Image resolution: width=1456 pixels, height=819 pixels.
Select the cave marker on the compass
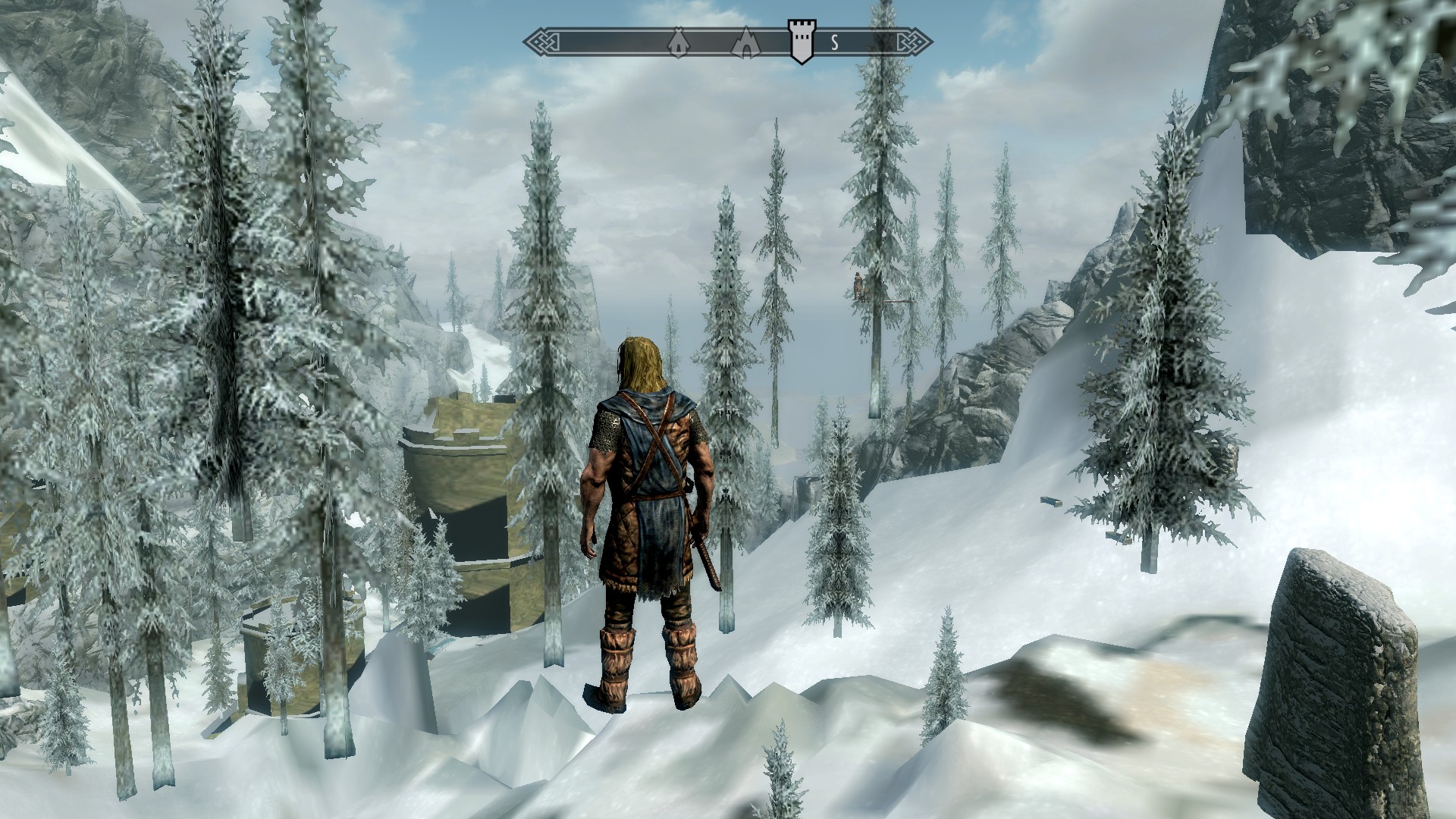(746, 42)
